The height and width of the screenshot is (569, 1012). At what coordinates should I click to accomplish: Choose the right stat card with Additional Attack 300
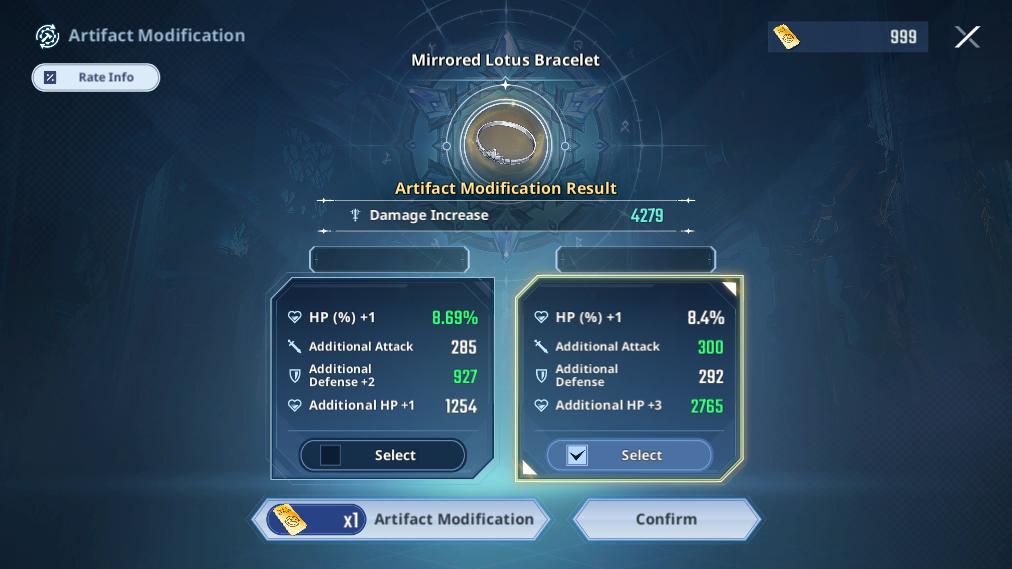point(629,361)
